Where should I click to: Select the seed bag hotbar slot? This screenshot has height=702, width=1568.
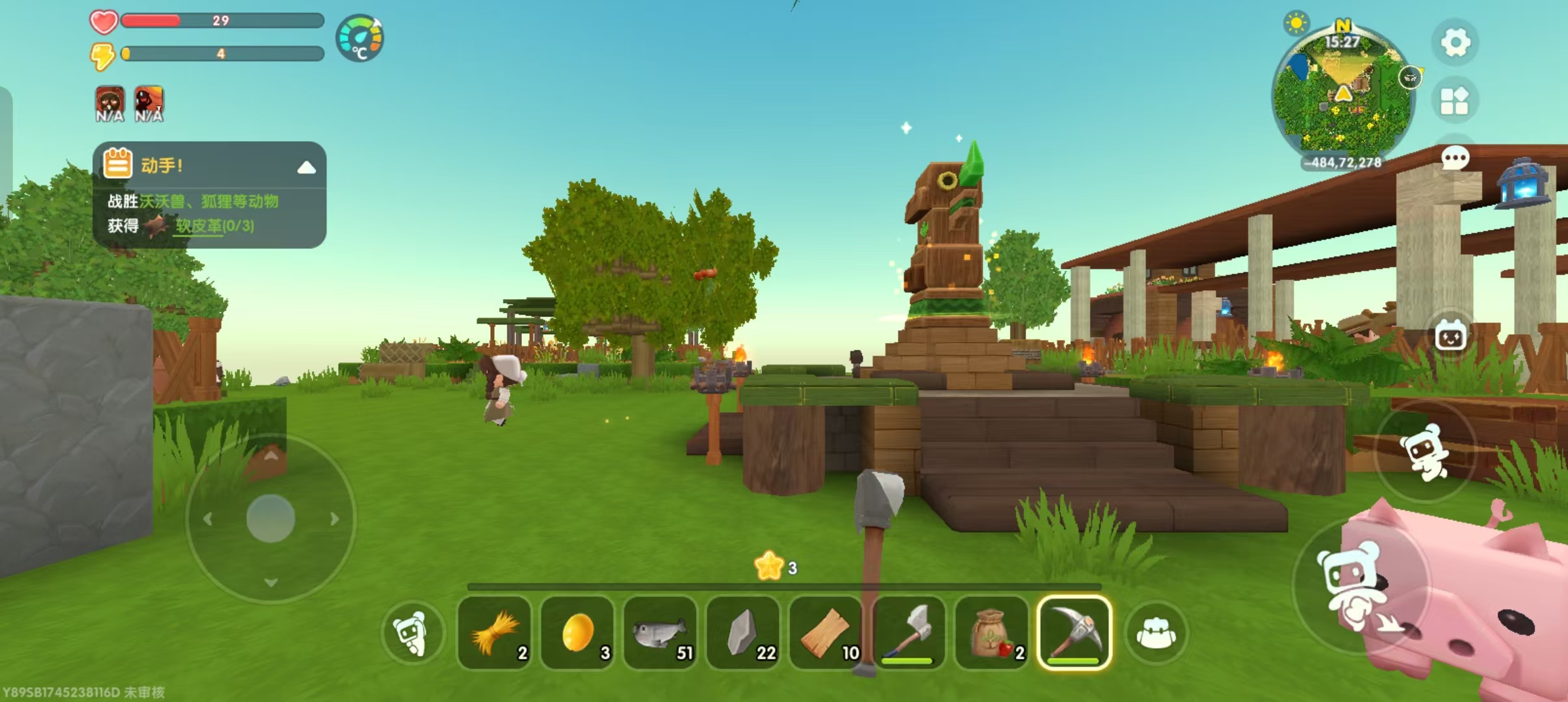tap(992, 632)
